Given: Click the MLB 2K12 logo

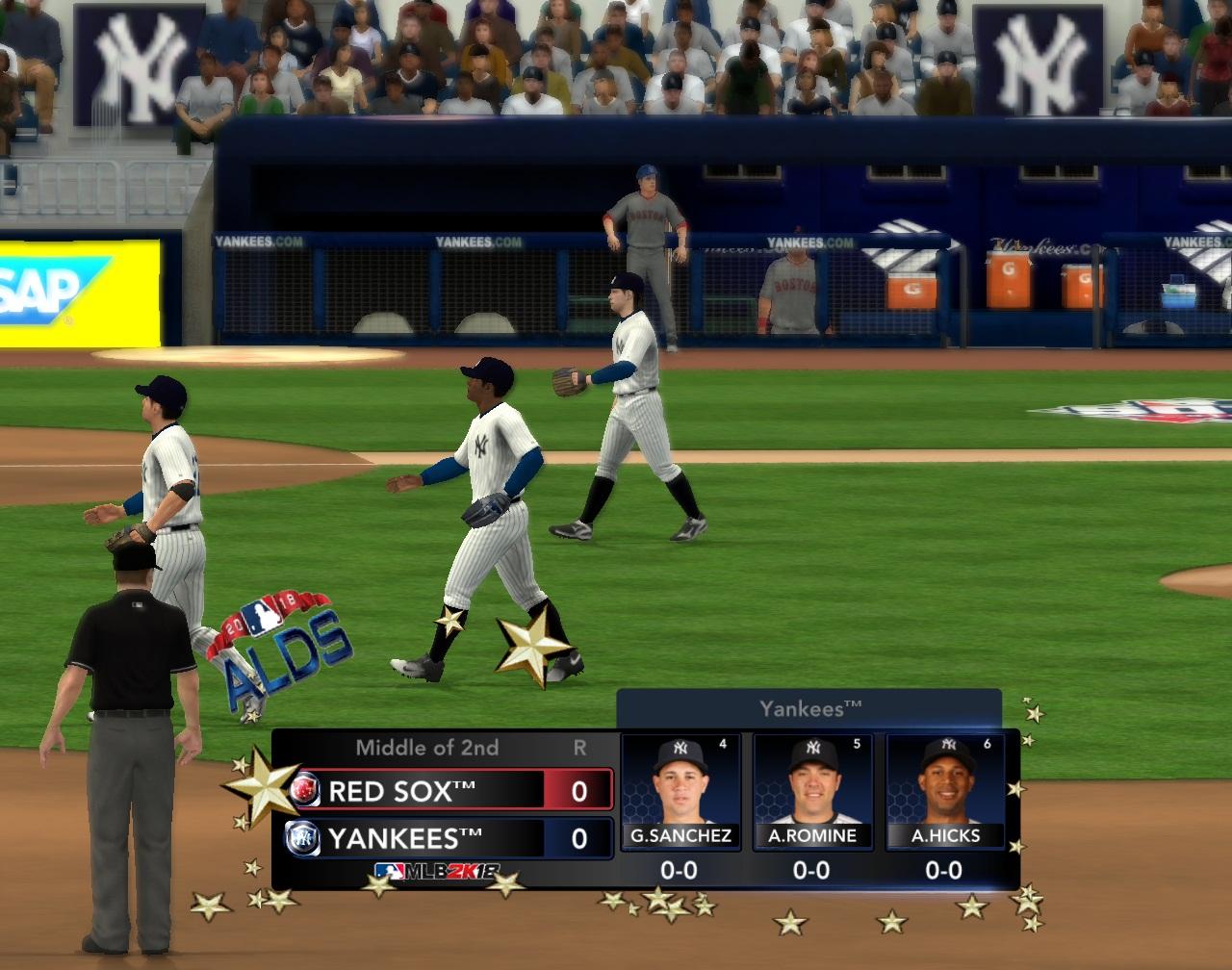Looking at the screenshot, I should (438, 872).
